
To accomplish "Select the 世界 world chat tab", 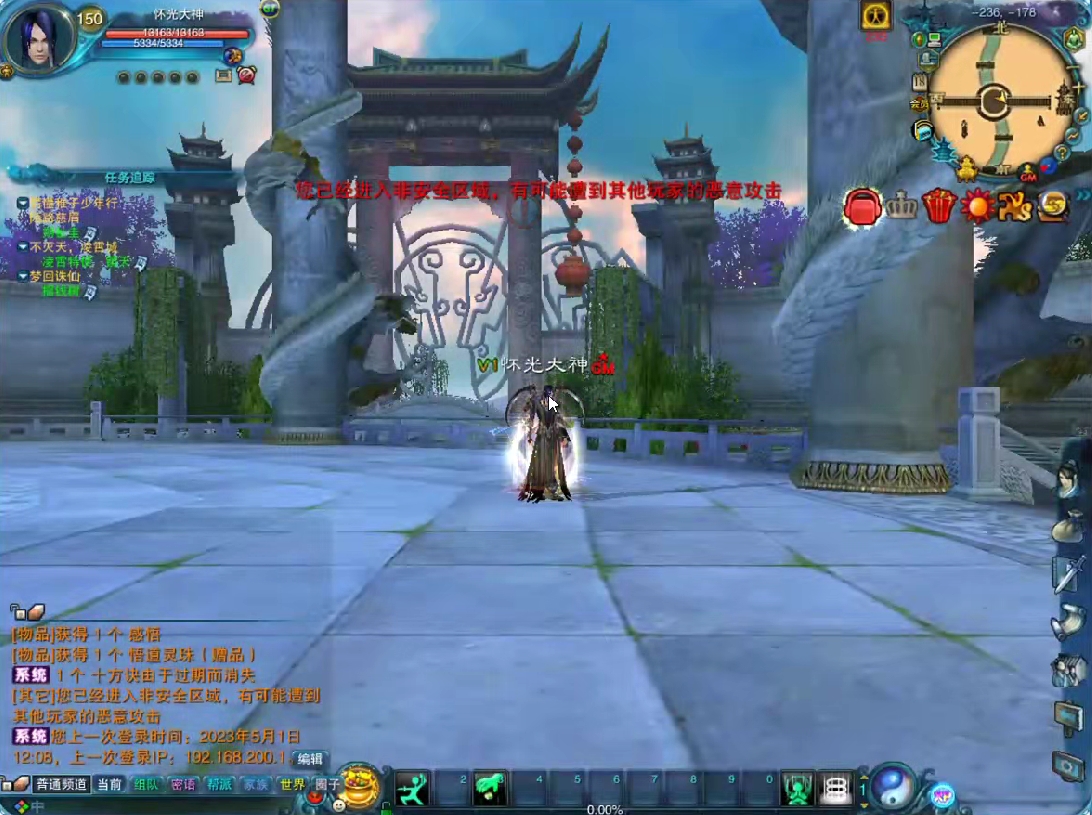I will click(292, 785).
